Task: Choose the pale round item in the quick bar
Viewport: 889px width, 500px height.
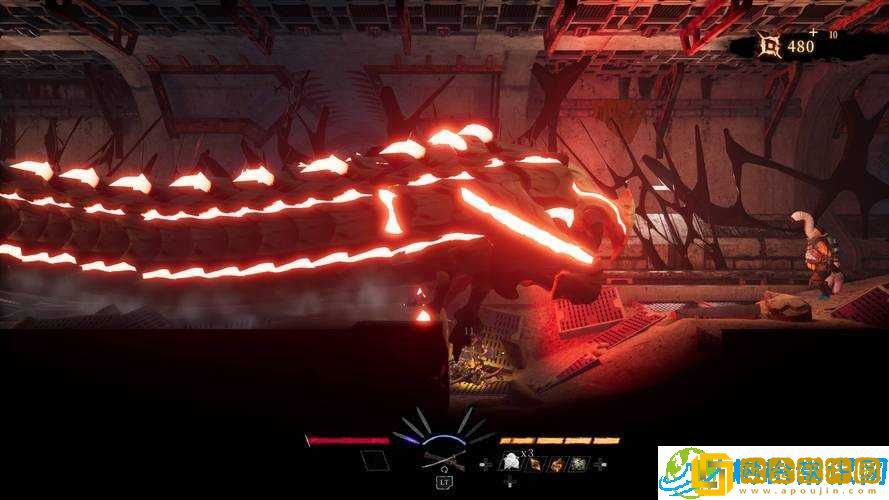Action: (578, 463)
